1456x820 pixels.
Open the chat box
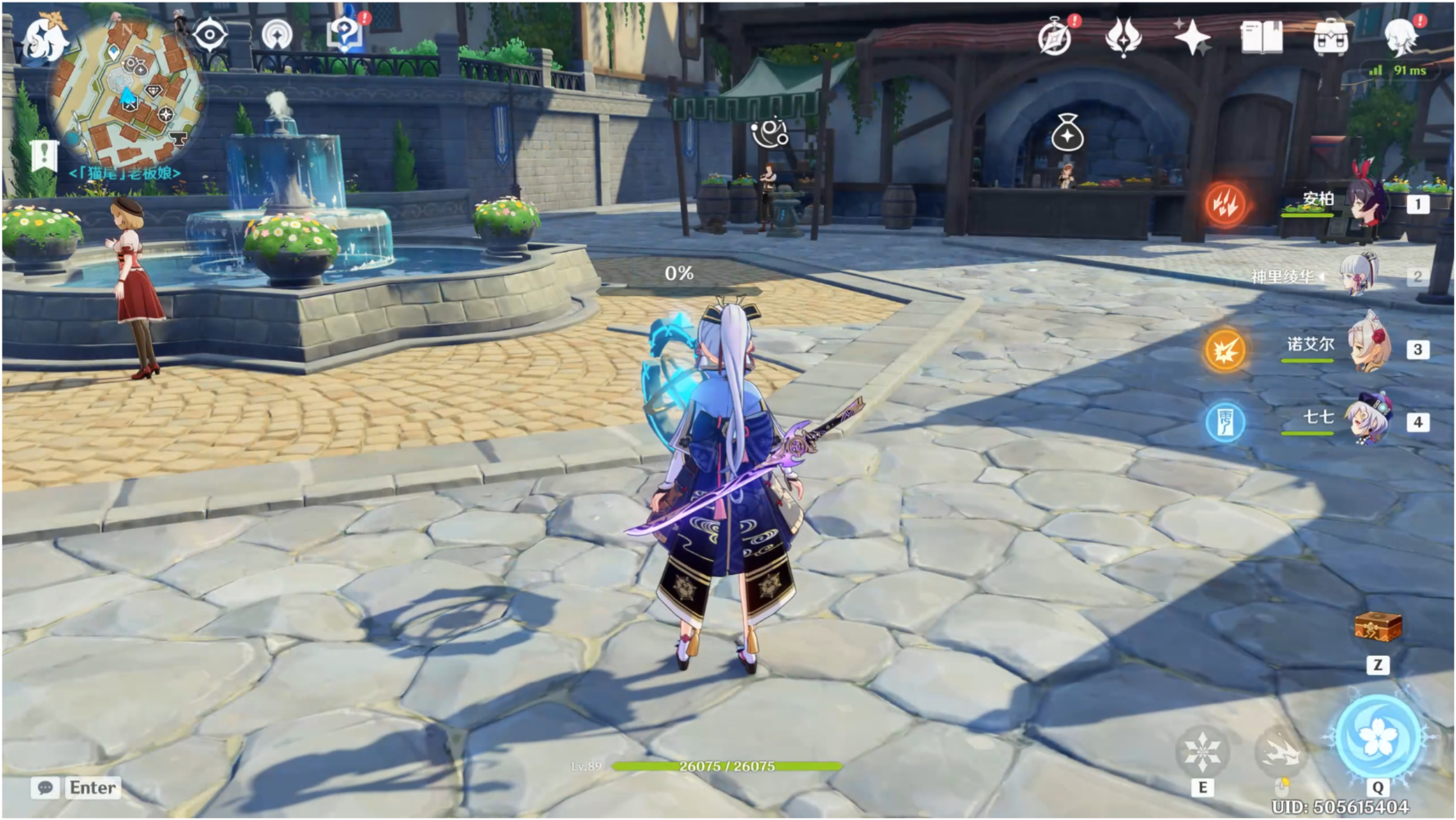pos(76,788)
